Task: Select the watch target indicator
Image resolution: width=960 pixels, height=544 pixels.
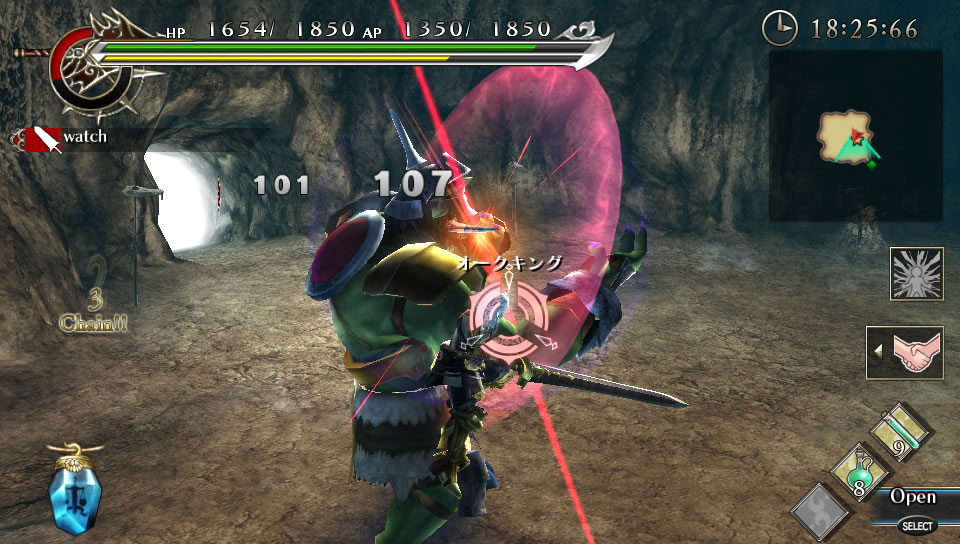Action: pyautogui.click(x=60, y=137)
